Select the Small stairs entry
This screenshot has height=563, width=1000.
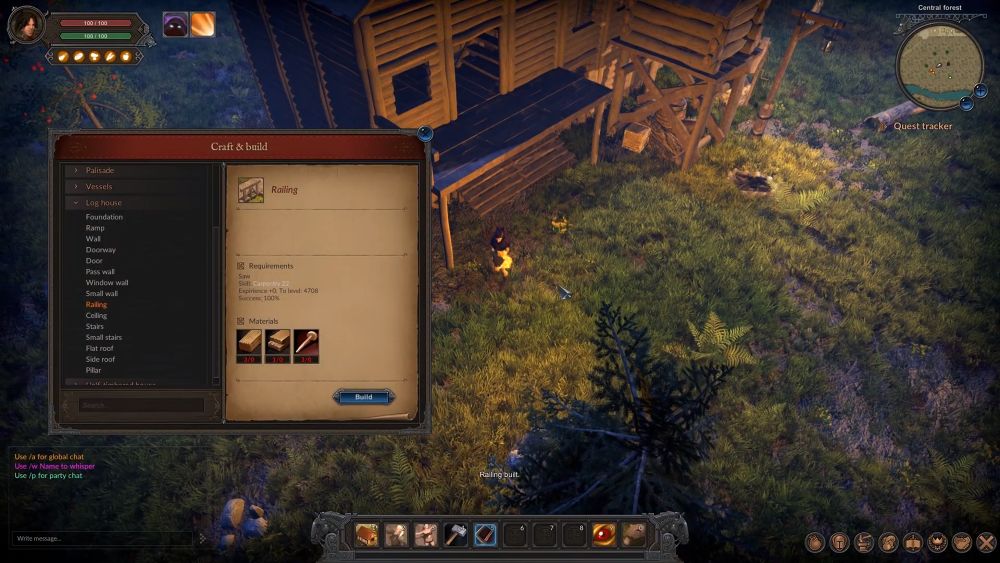(x=104, y=338)
